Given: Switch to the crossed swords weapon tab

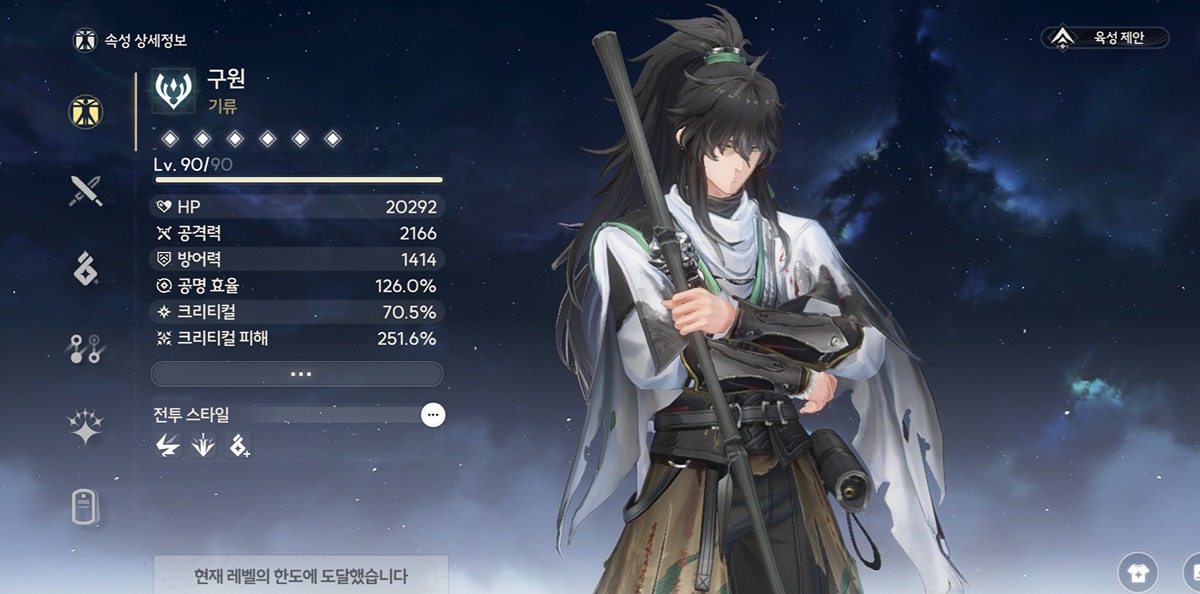Looking at the screenshot, I should 86,189.
